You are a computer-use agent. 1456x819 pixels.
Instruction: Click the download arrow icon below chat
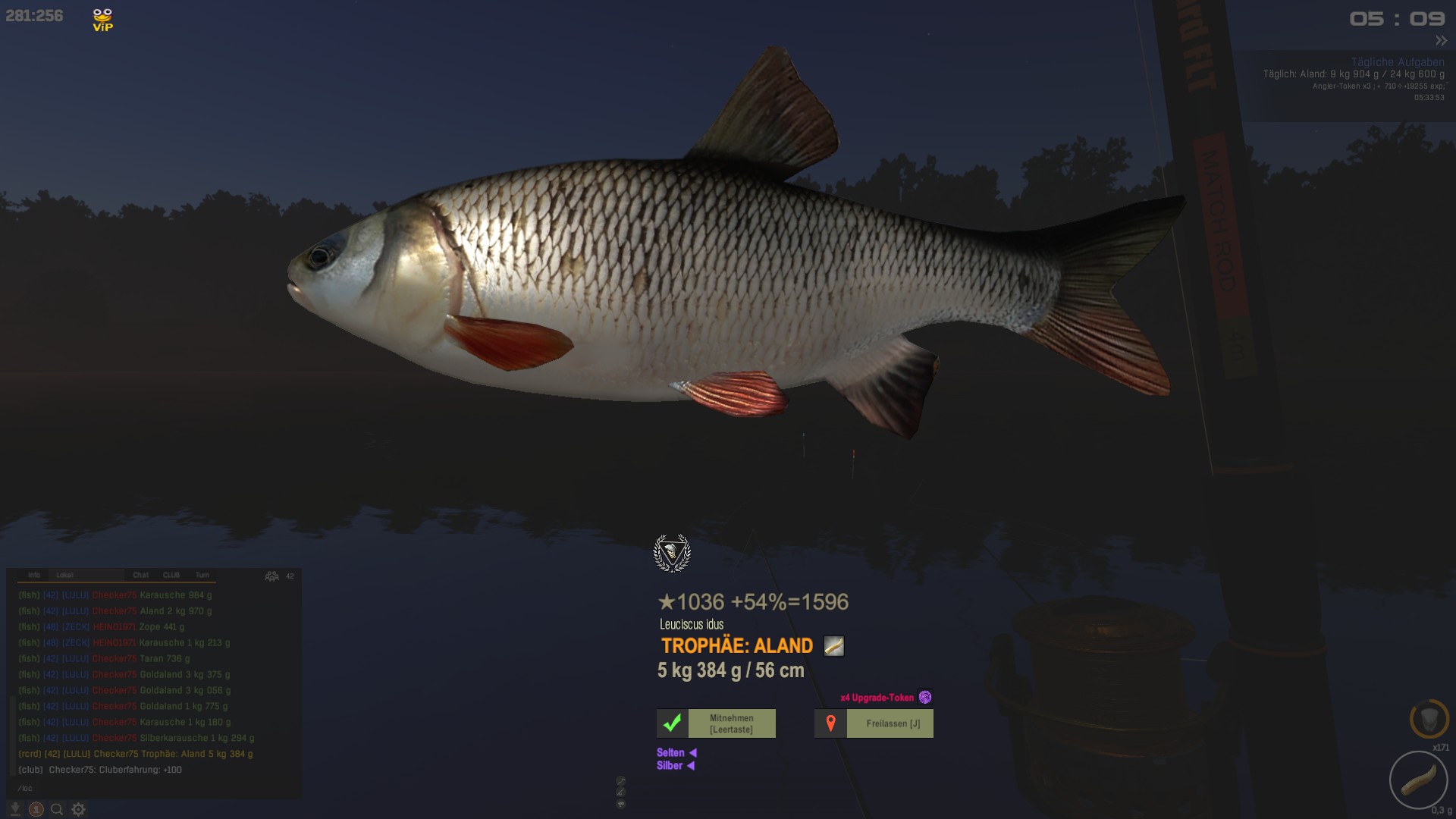click(14, 809)
